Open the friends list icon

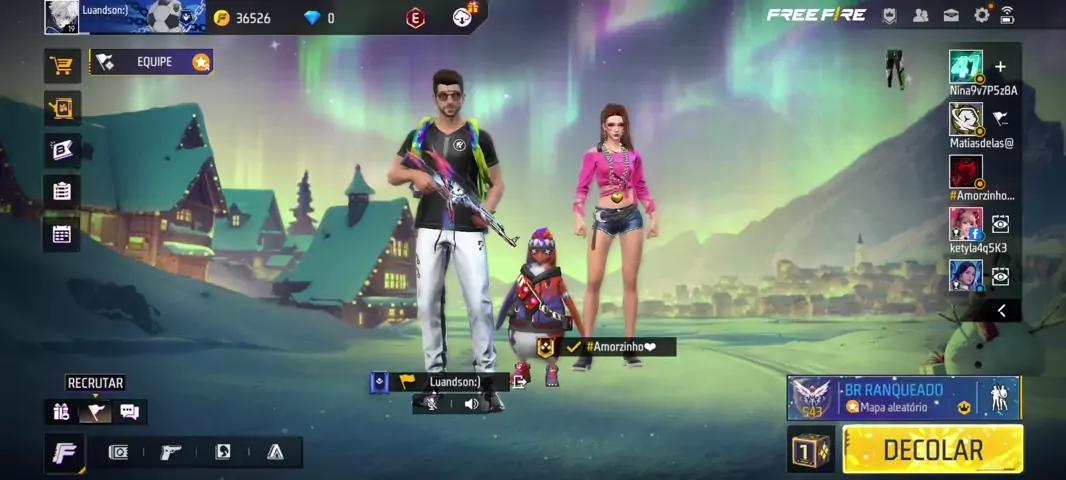[x=921, y=15]
